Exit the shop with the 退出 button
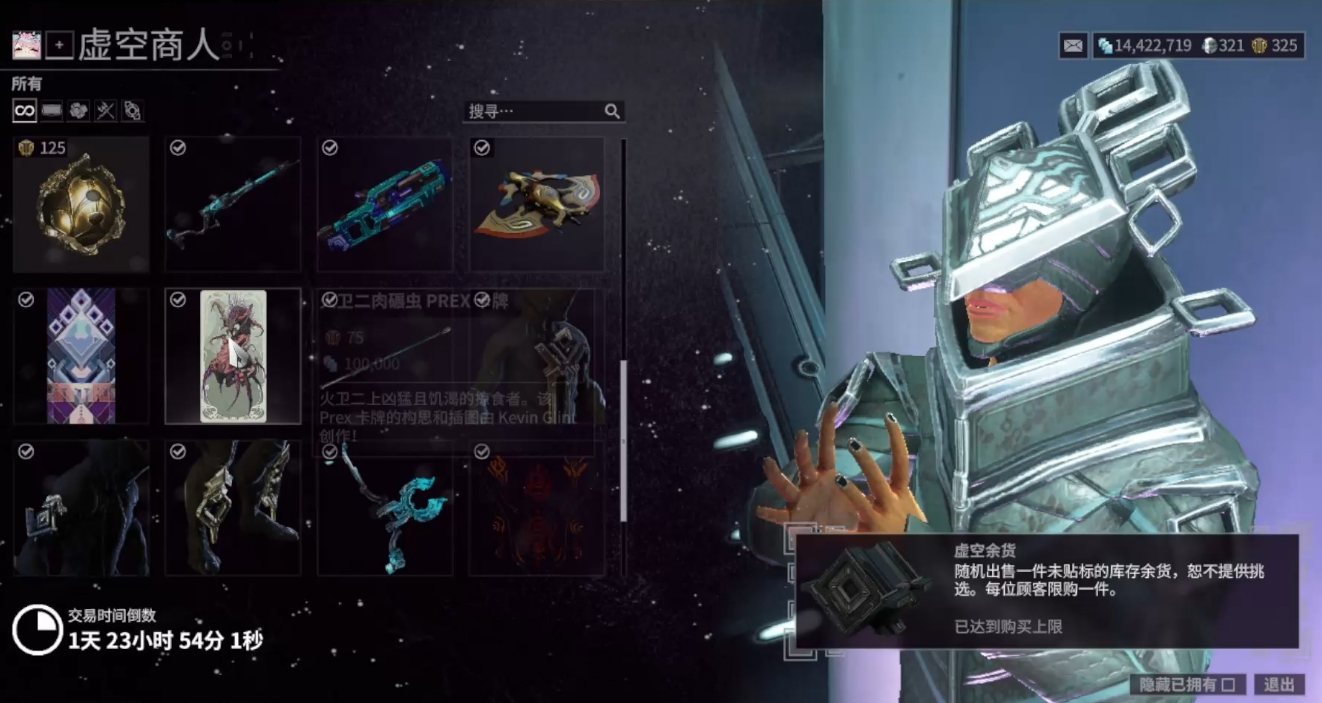 [1279, 685]
